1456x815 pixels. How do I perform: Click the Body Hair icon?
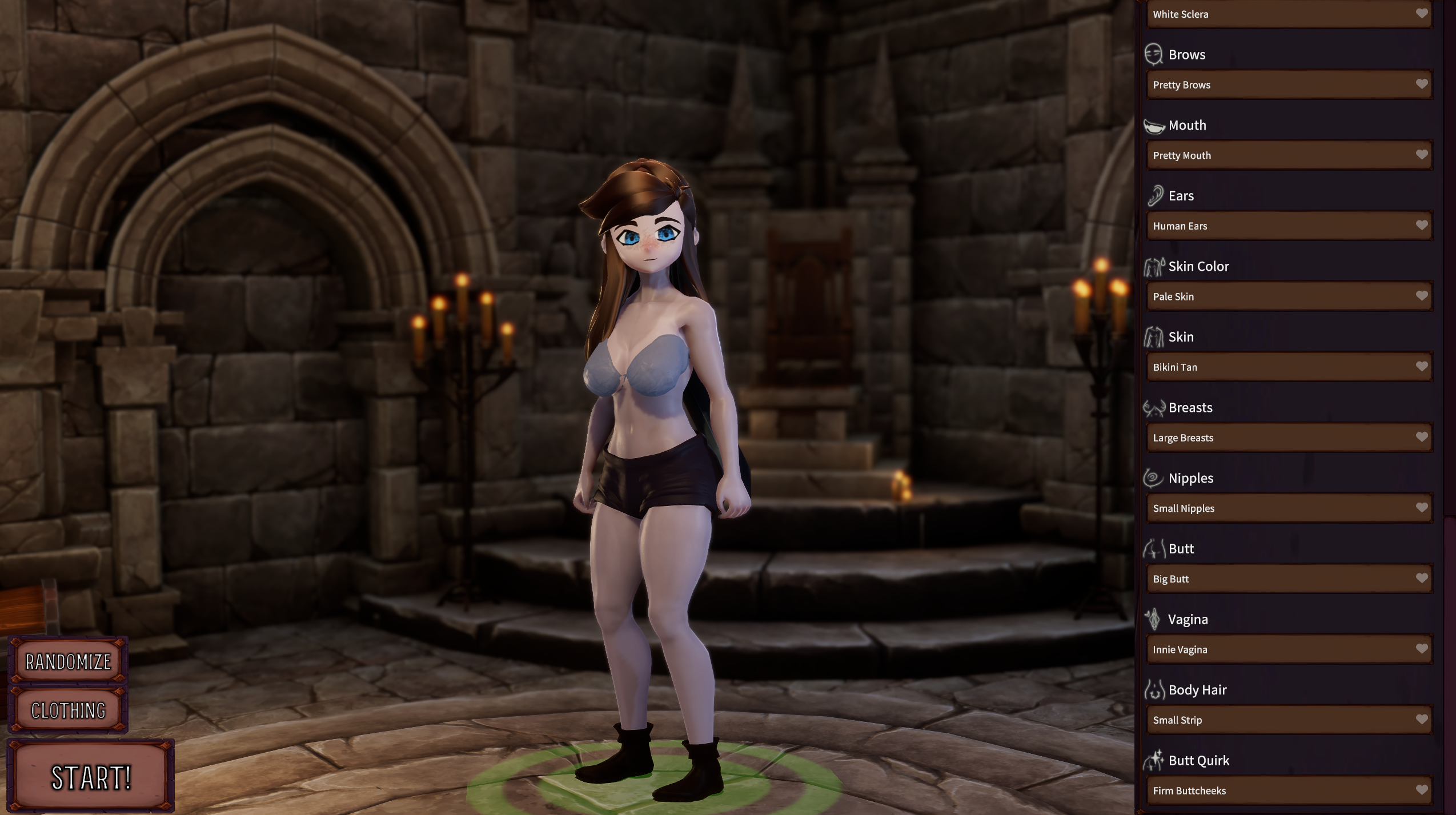click(1155, 689)
